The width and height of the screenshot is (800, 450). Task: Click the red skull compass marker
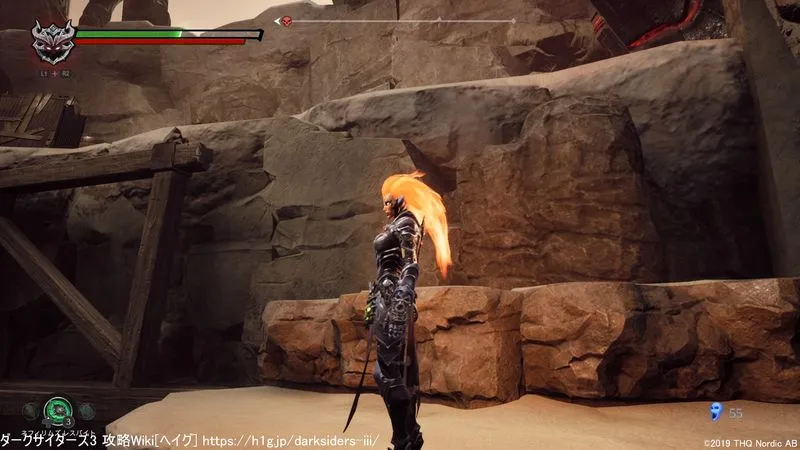[x=284, y=21]
